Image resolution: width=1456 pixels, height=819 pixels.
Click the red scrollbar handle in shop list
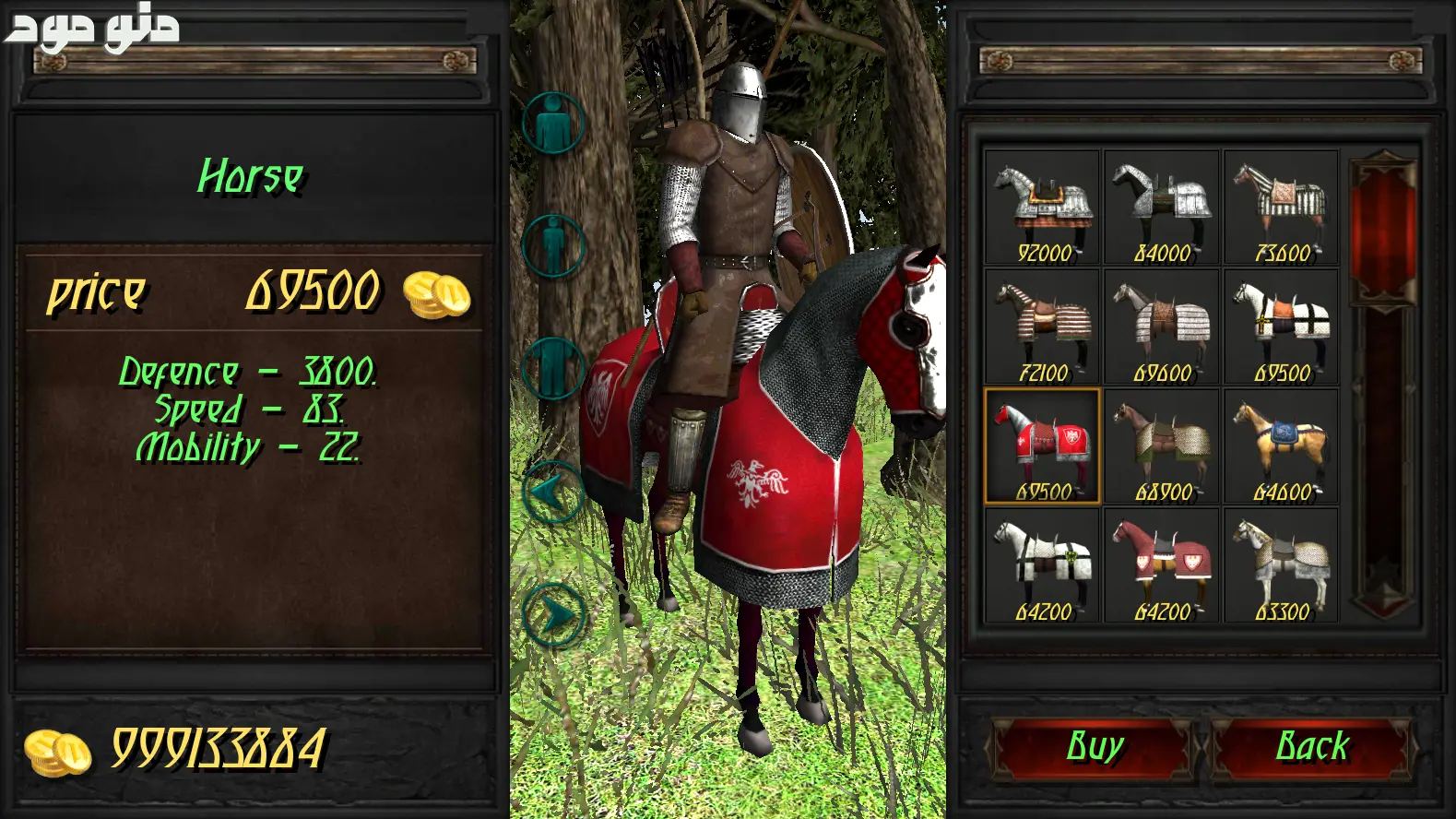click(x=1383, y=231)
